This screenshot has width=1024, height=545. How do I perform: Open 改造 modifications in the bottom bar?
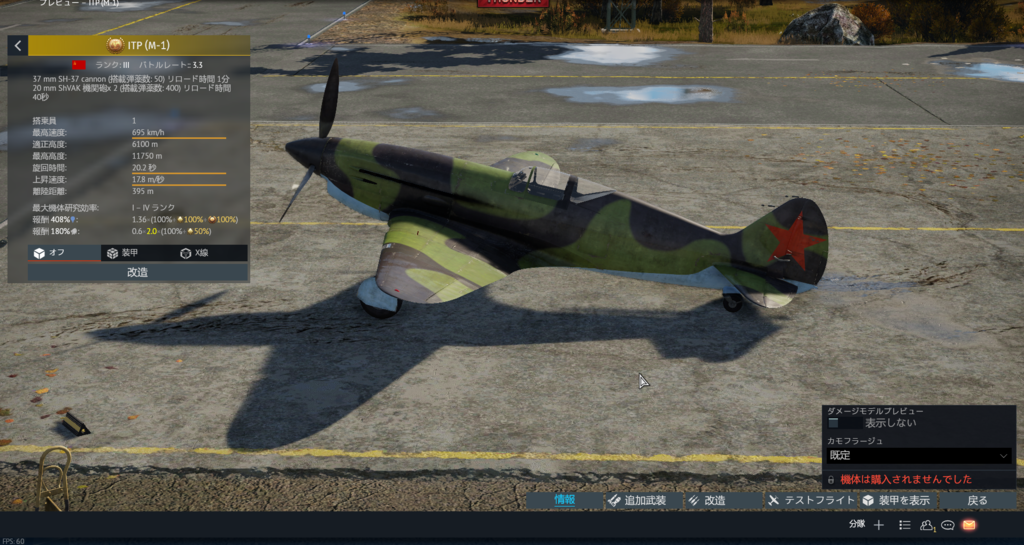708,500
